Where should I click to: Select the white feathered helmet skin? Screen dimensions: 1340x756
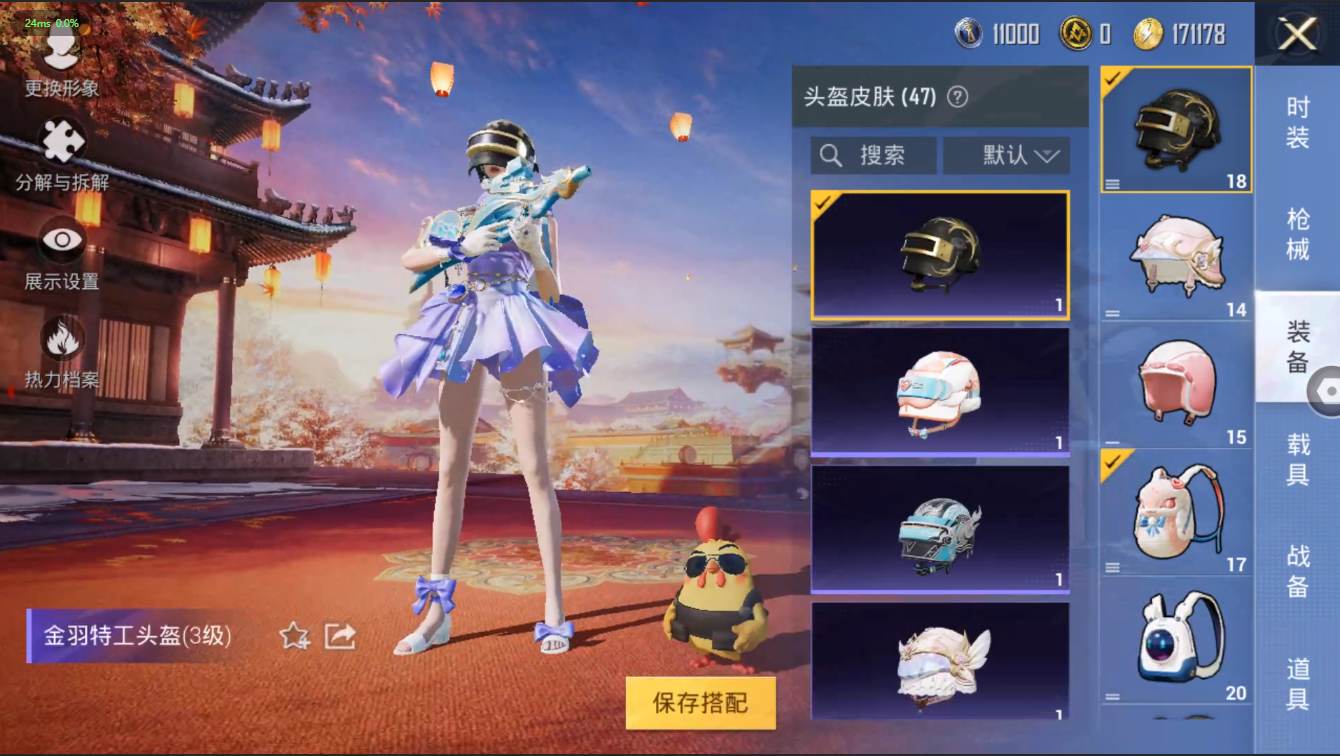click(939, 660)
